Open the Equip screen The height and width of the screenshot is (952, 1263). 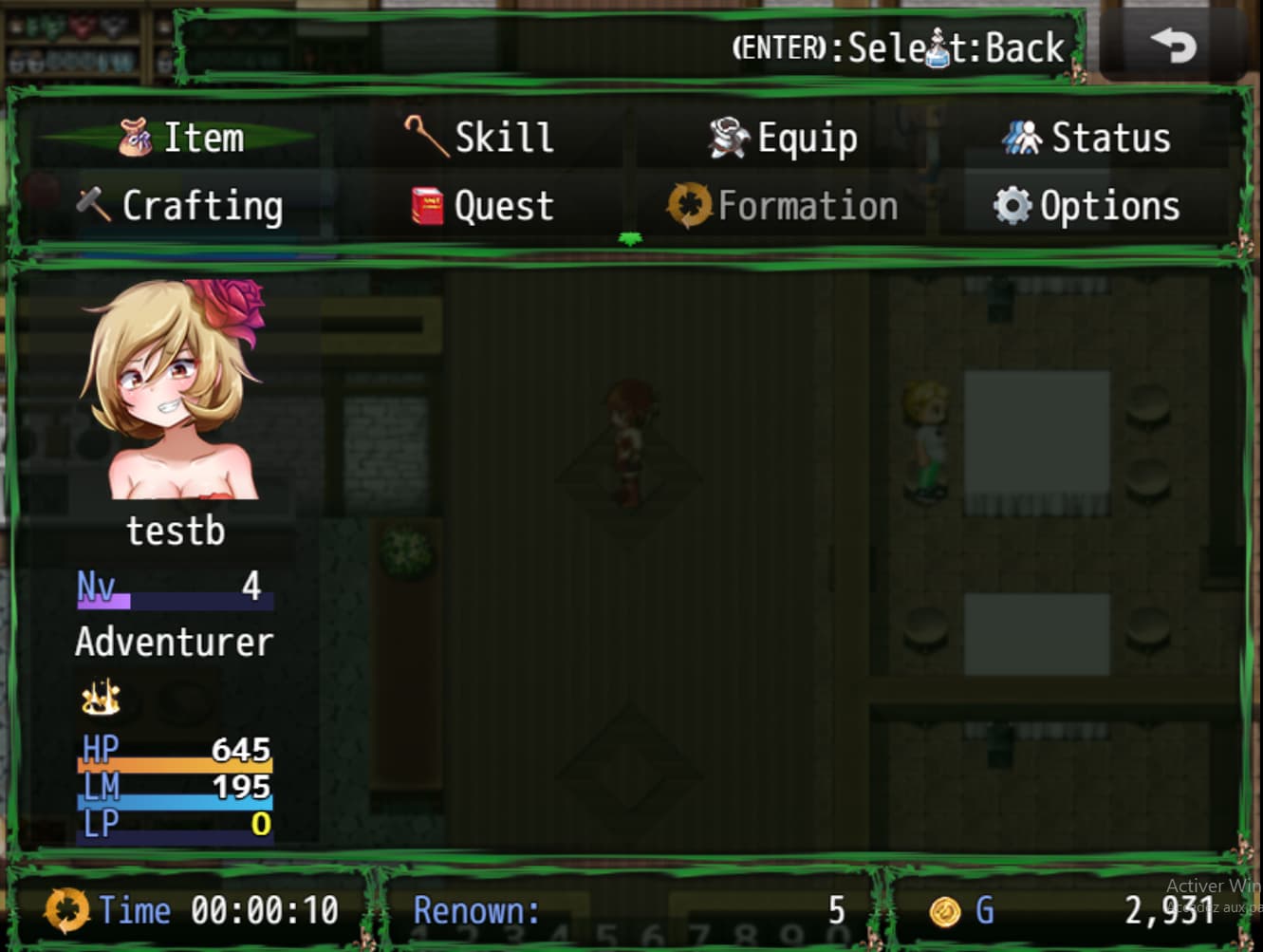click(x=784, y=138)
